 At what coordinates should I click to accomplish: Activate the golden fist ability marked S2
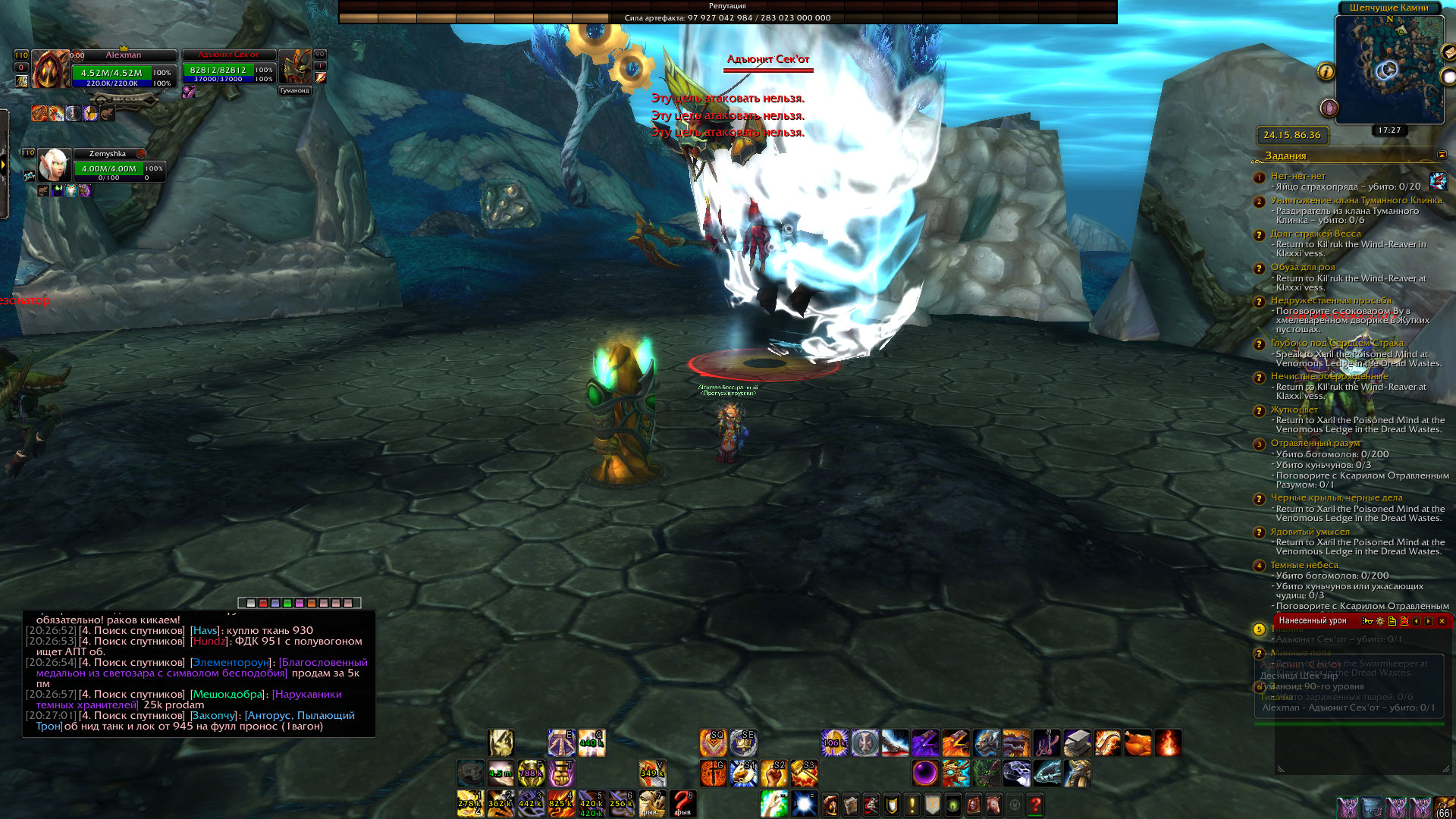point(773,773)
